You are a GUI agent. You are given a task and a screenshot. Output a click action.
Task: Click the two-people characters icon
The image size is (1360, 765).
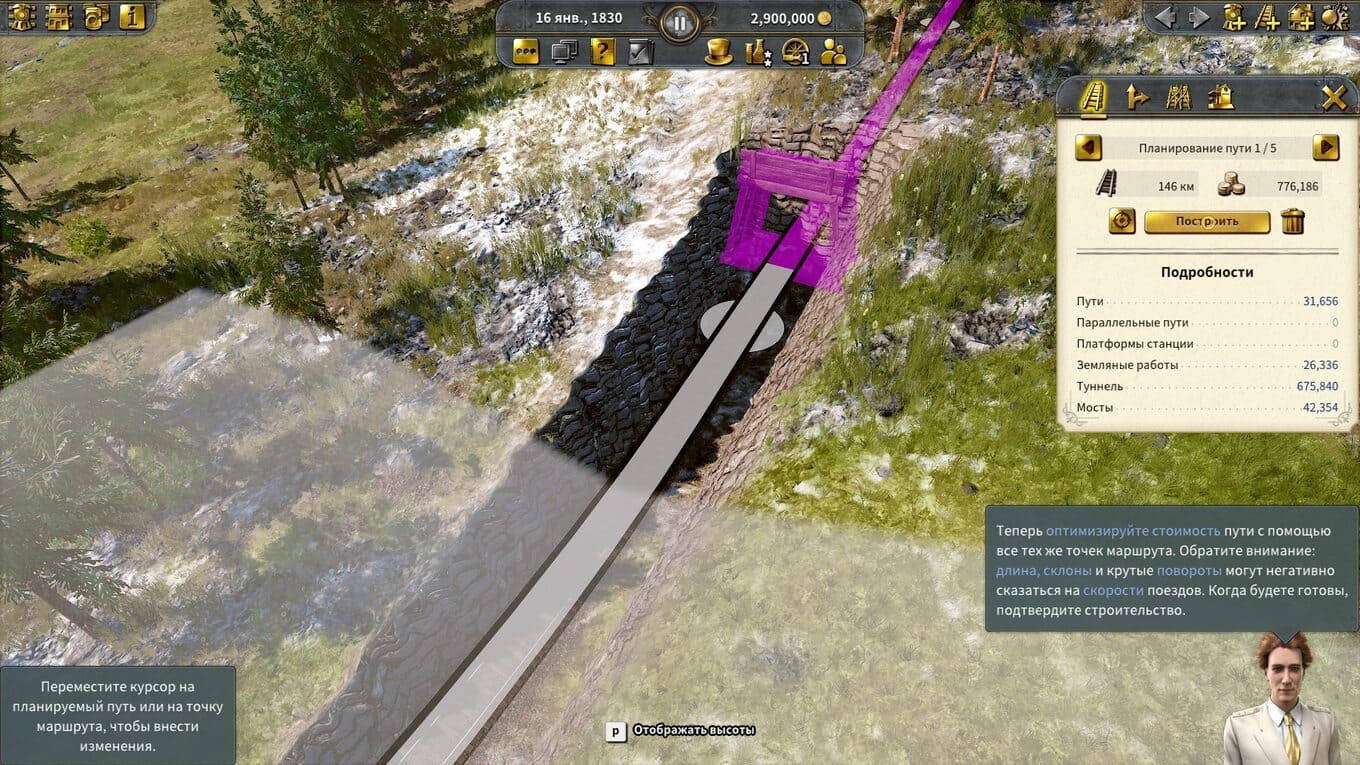(x=833, y=52)
